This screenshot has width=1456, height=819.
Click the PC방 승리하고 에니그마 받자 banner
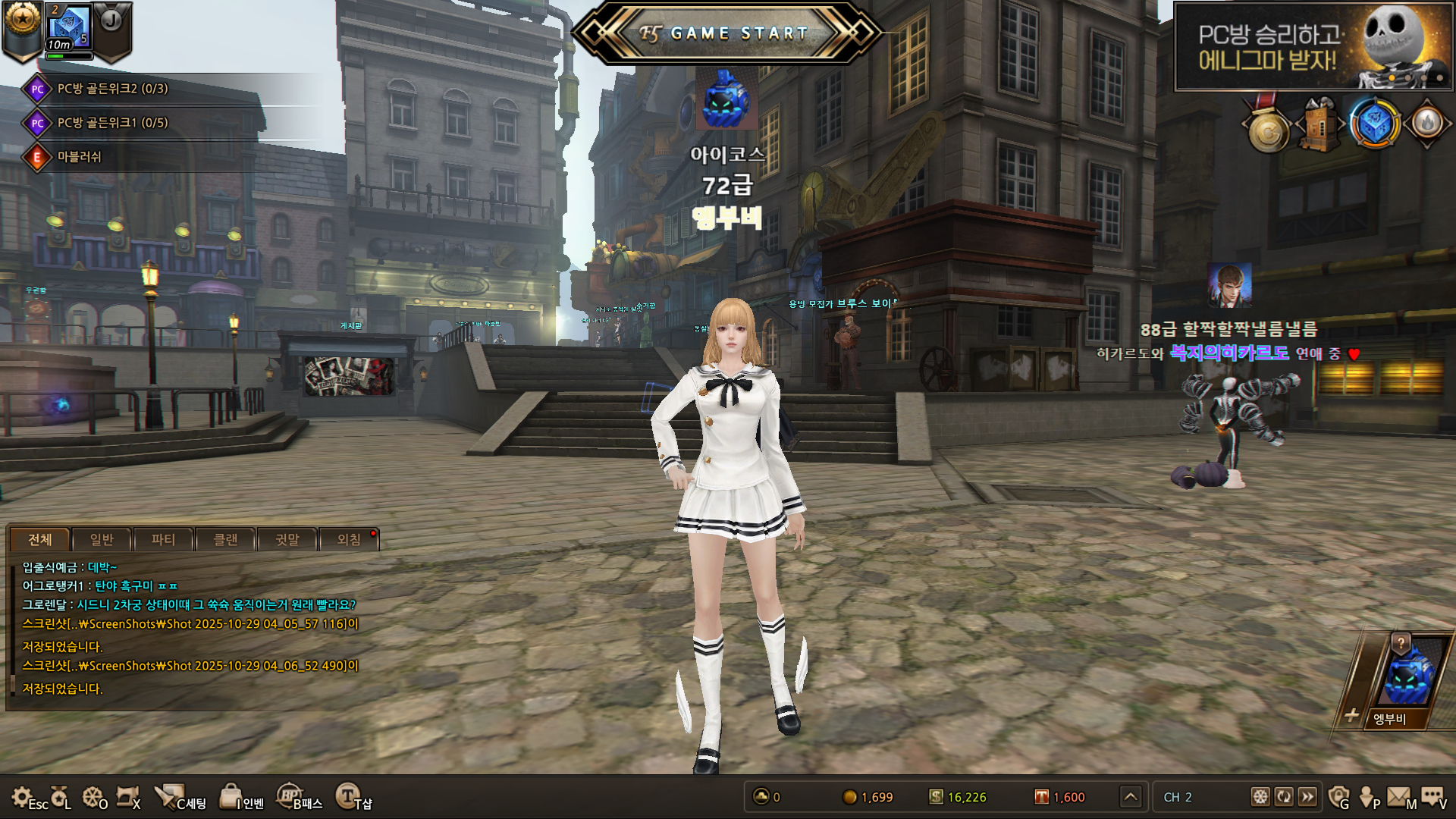click(x=1313, y=47)
